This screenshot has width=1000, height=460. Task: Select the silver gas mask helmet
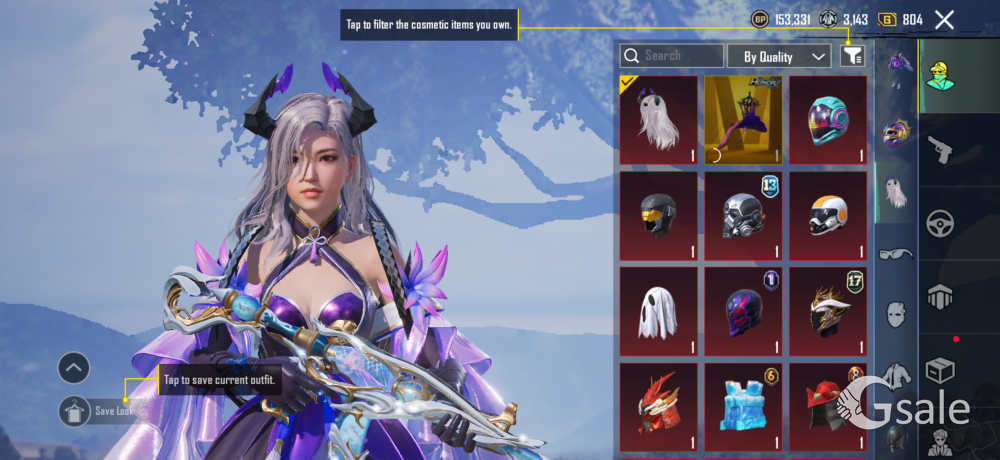click(743, 215)
